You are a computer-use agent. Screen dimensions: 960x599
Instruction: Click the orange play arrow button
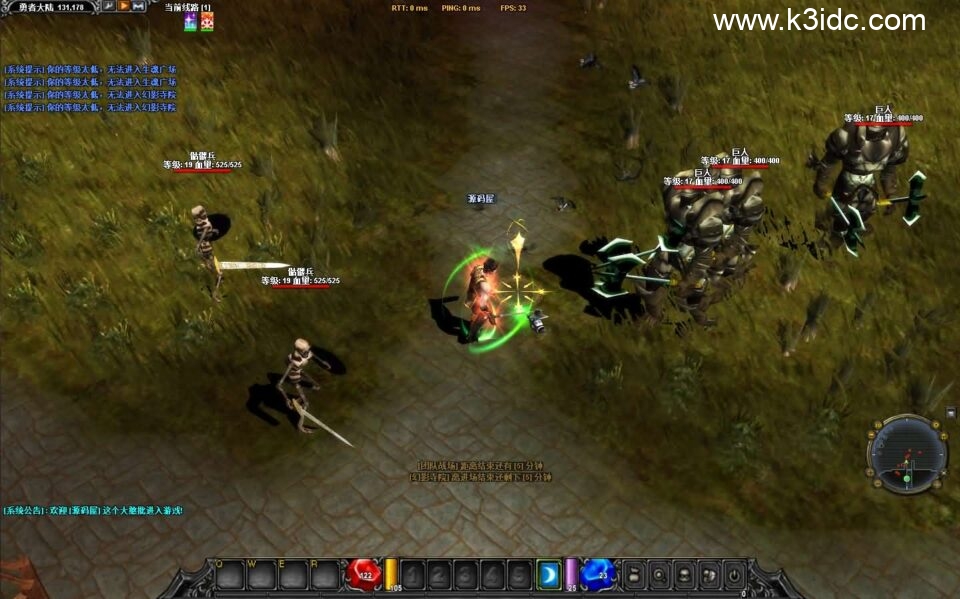[x=124, y=6]
